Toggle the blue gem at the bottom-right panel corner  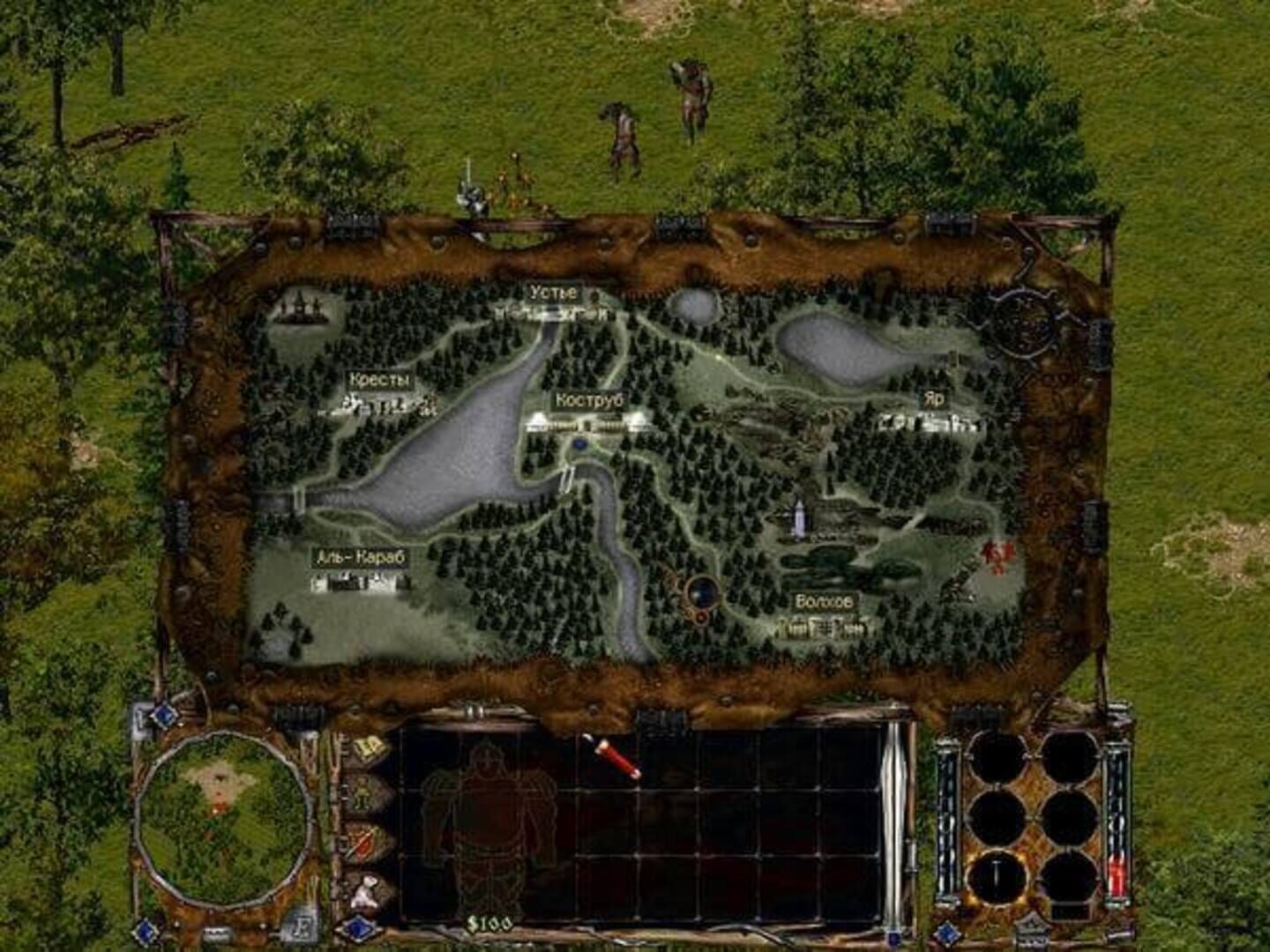click(946, 931)
